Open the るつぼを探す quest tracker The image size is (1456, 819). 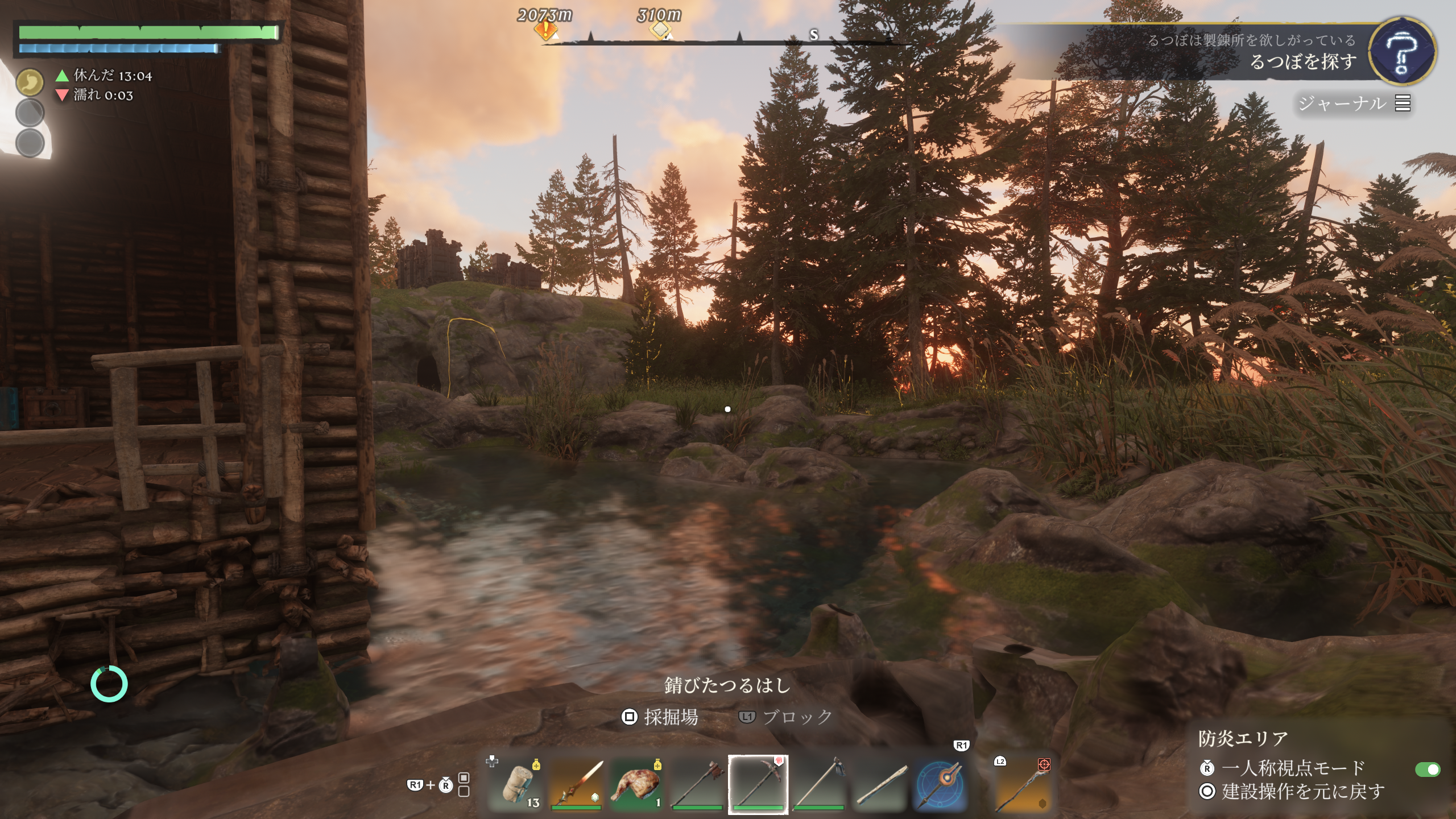(1302, 61)
